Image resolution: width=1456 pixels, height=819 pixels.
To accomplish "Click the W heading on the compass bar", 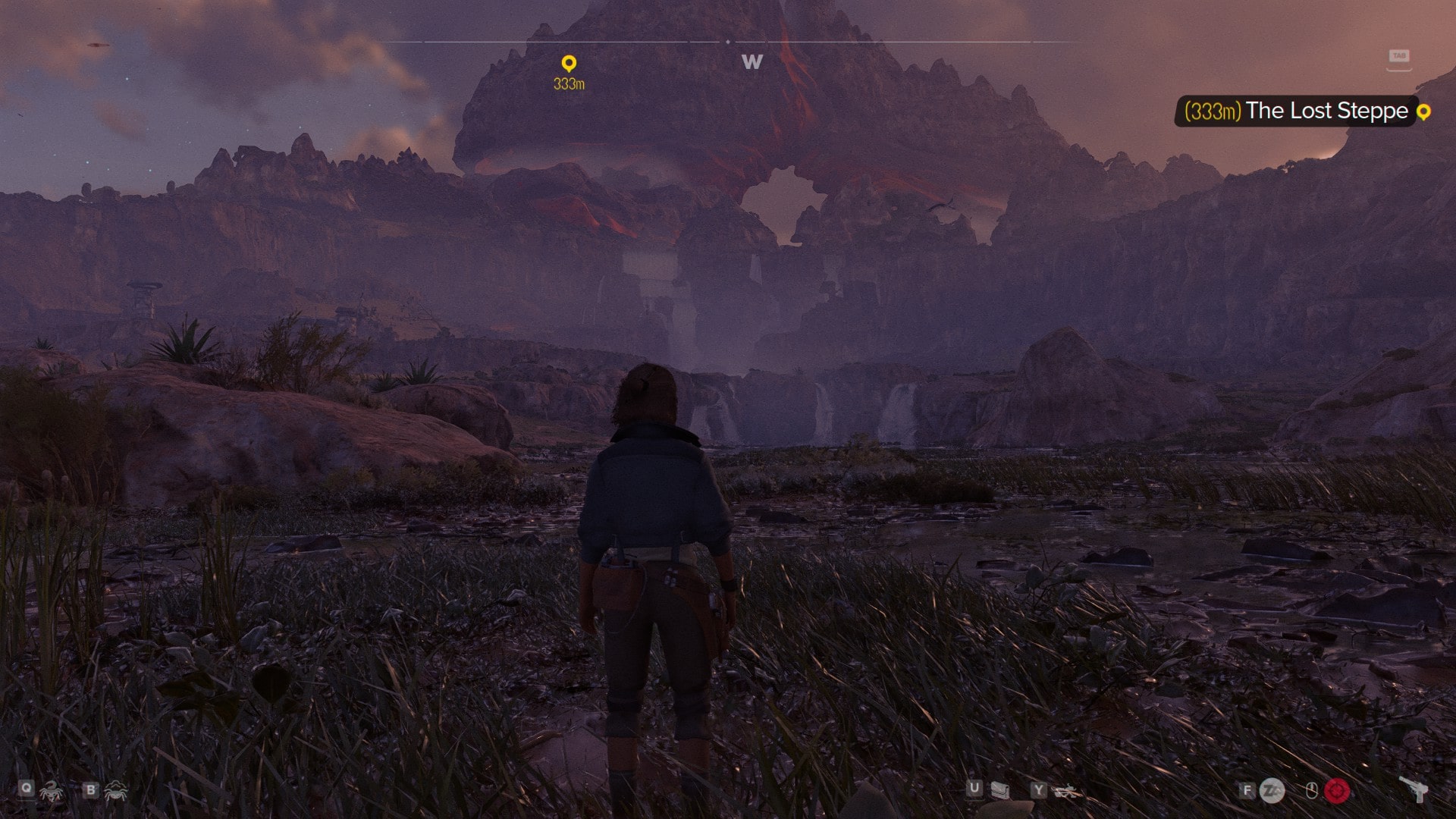I will point(752,62).
